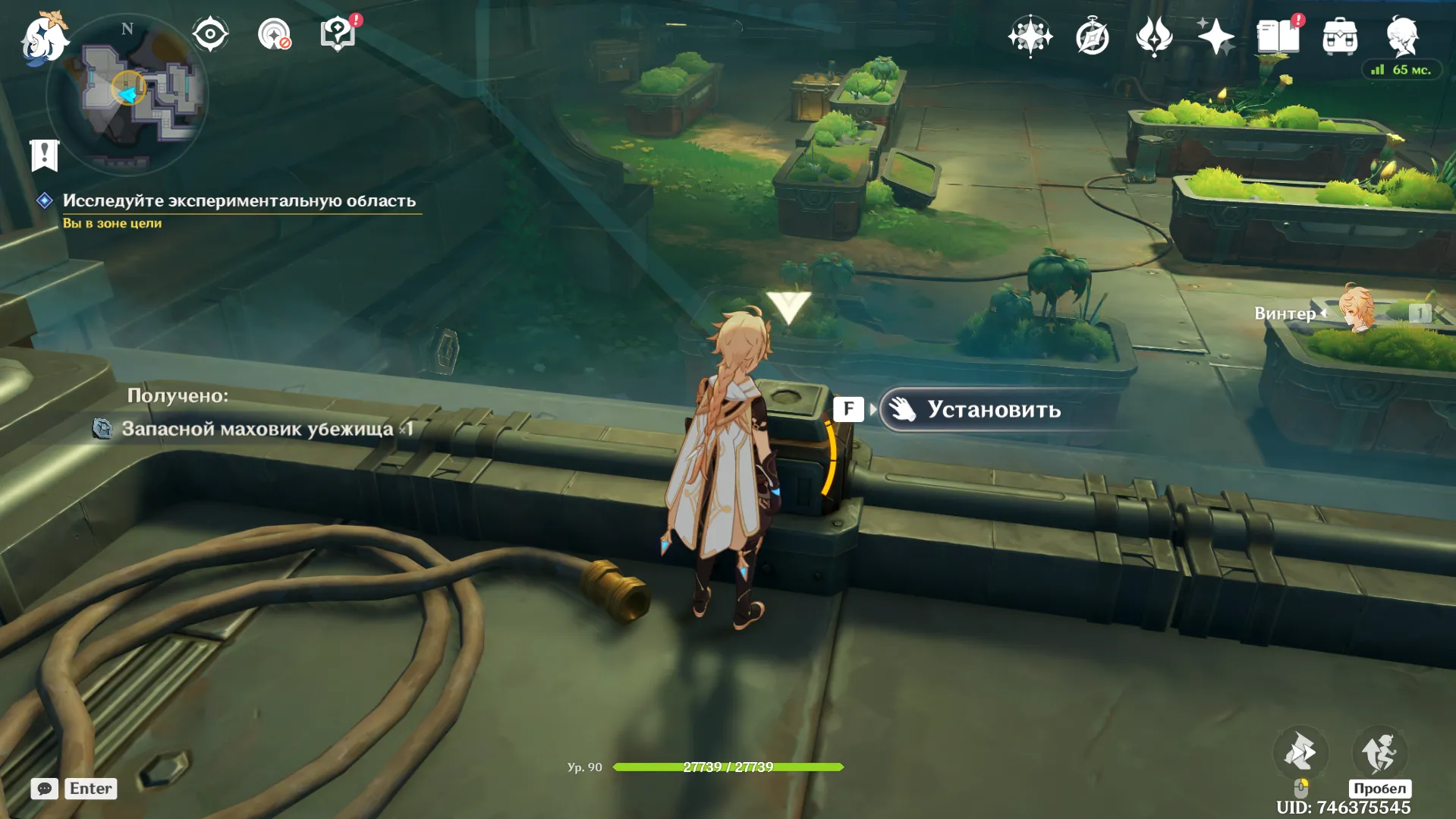Image resolution: width=1456 pixels, height=819 pixels.
Task: Open the sparkle star shop icon
Action: pyautogui.click(x=1215, y=36)
